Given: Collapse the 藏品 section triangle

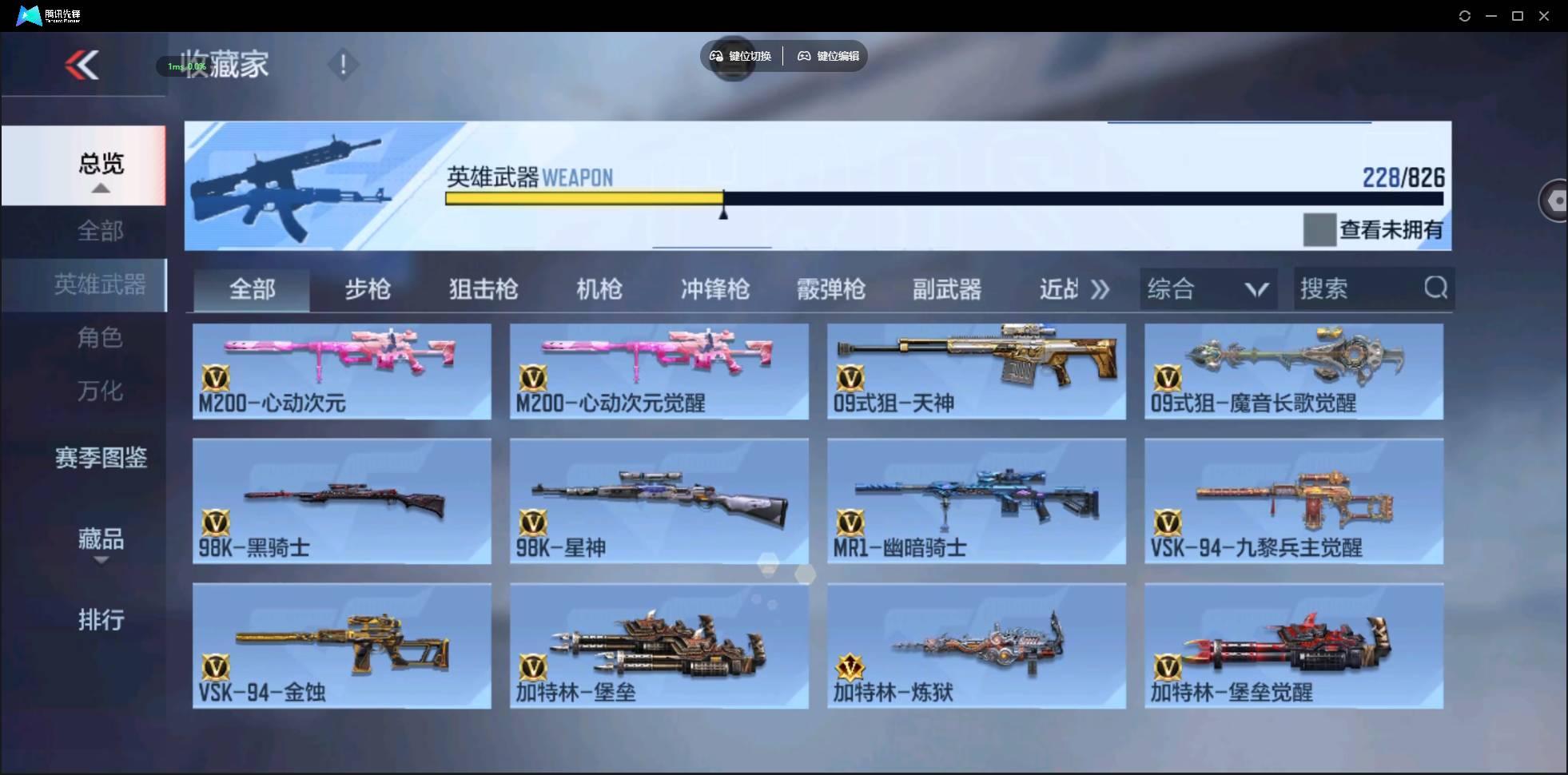Looking at the screenshot, I should [100, 559].
